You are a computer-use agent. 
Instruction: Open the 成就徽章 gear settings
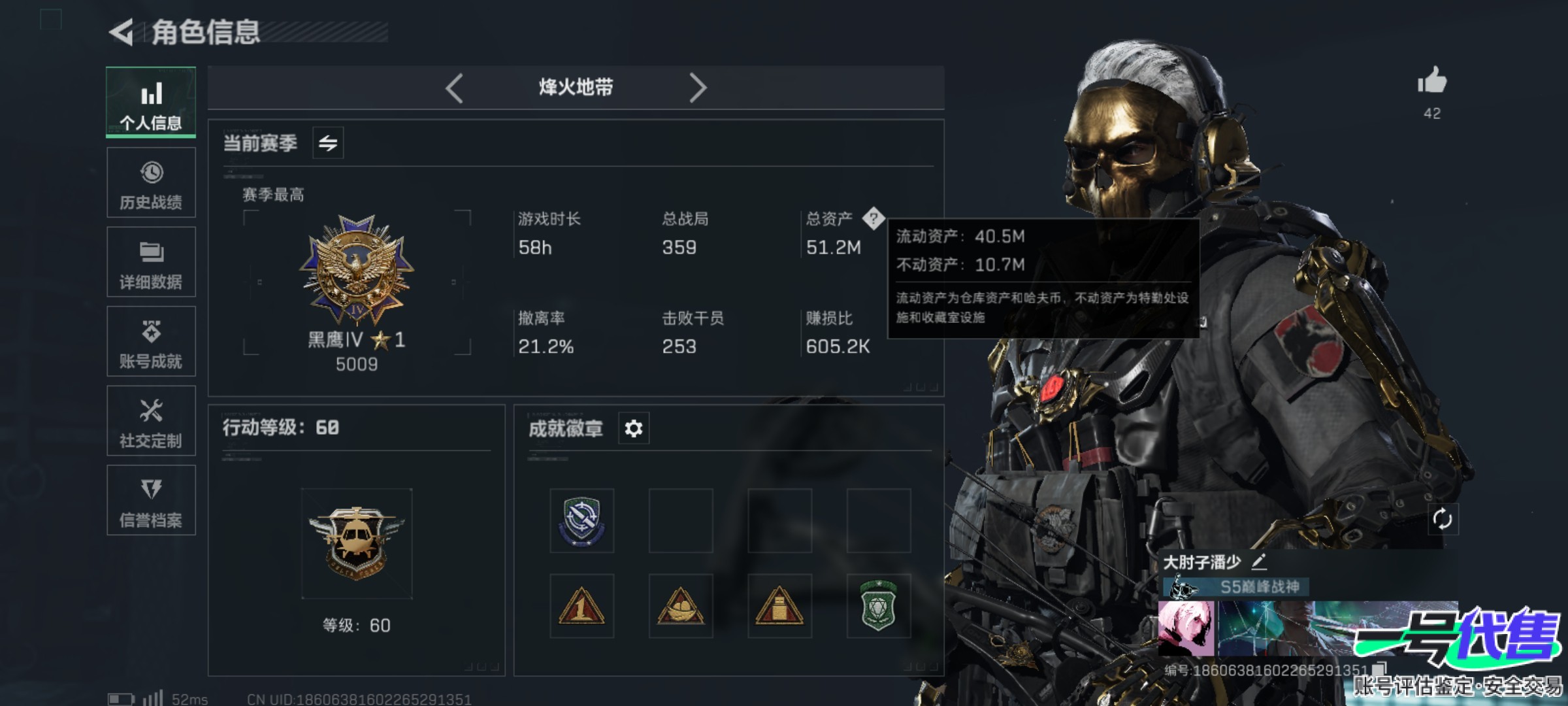[x=633, y=428]
